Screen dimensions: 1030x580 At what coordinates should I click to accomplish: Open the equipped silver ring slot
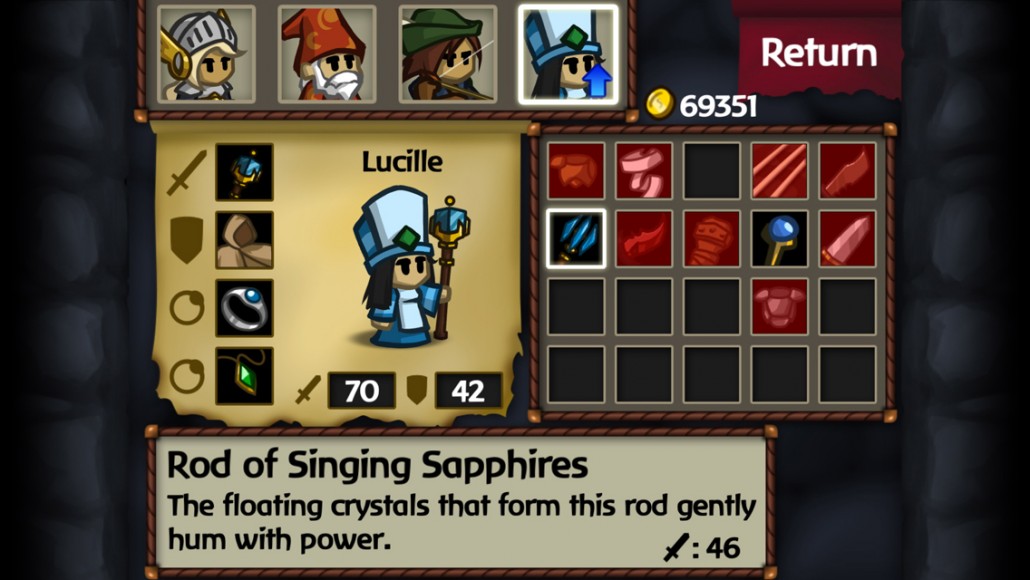[244, 307]
